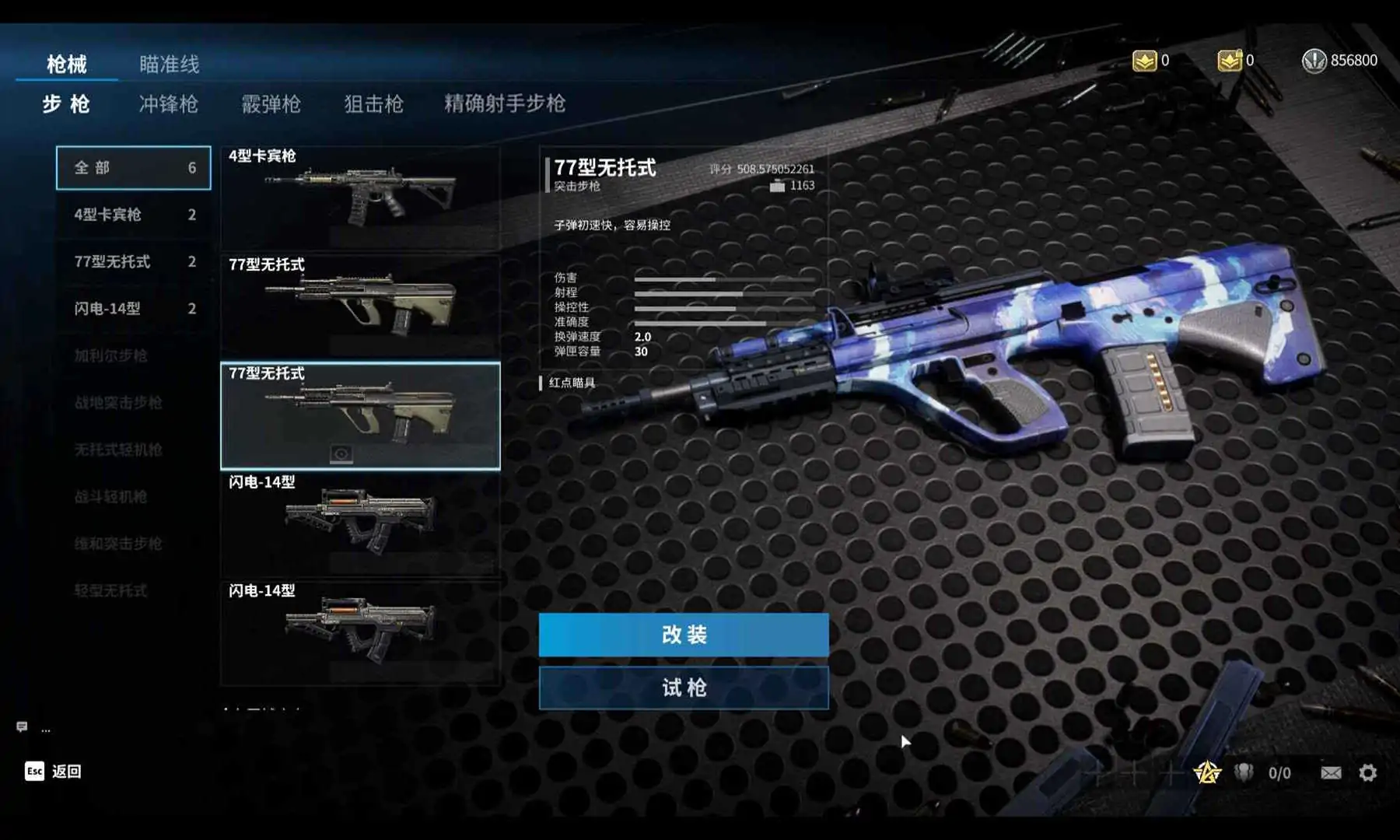
Task: Pick the highlighted 77型无托式 weapon card
Action: (x=360, y=416)
